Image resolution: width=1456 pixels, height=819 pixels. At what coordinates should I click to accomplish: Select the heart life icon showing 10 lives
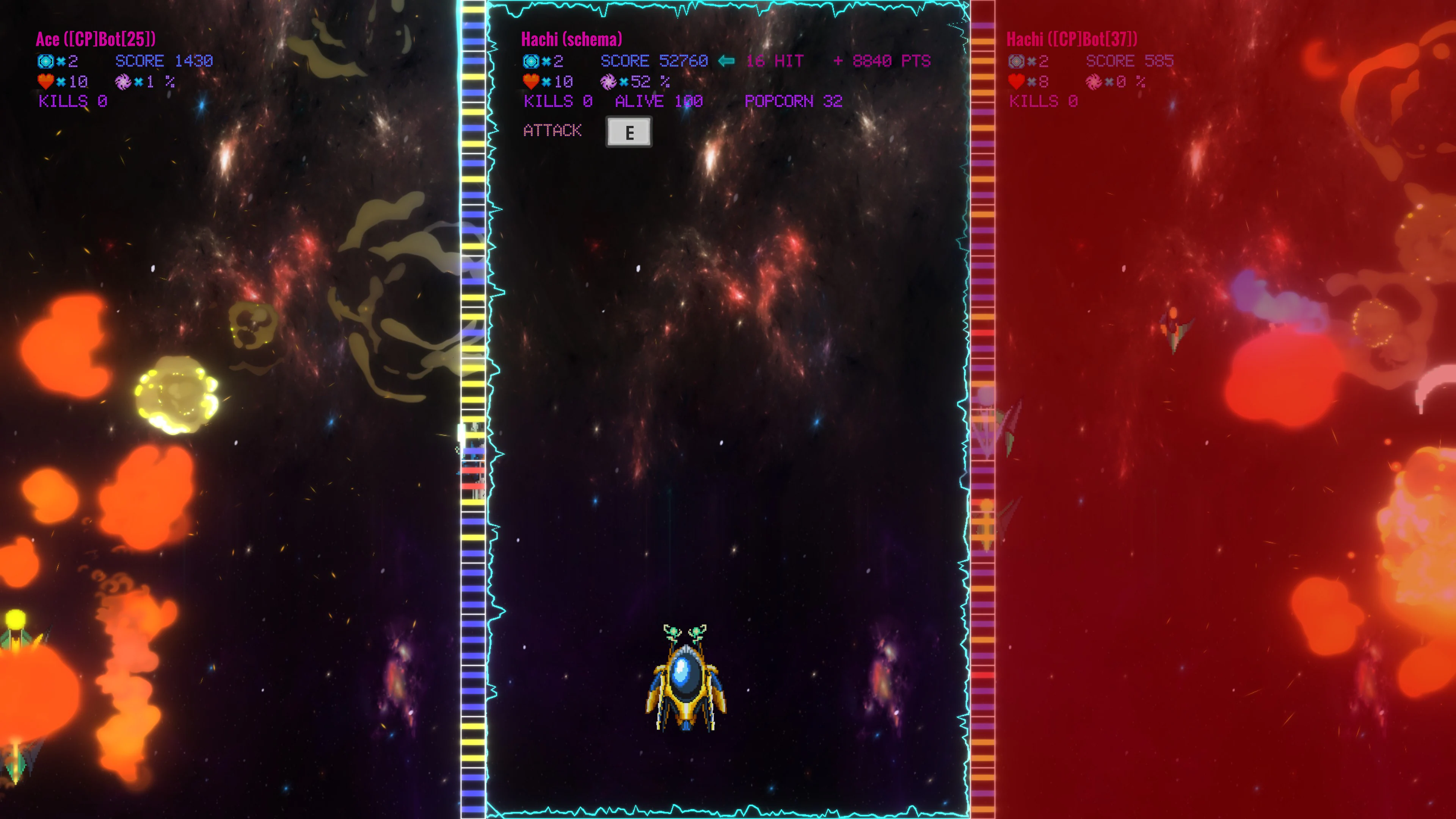click(x=531, y=82)
